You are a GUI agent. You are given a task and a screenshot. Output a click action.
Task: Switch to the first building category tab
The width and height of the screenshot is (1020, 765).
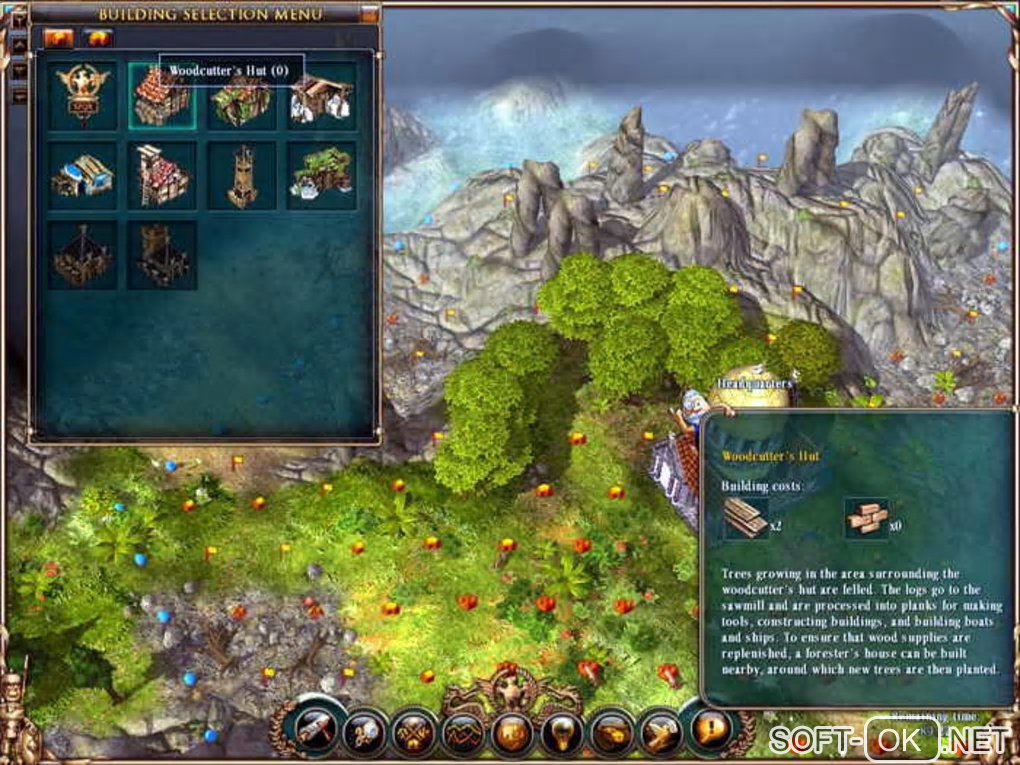[x=58, y=38]
